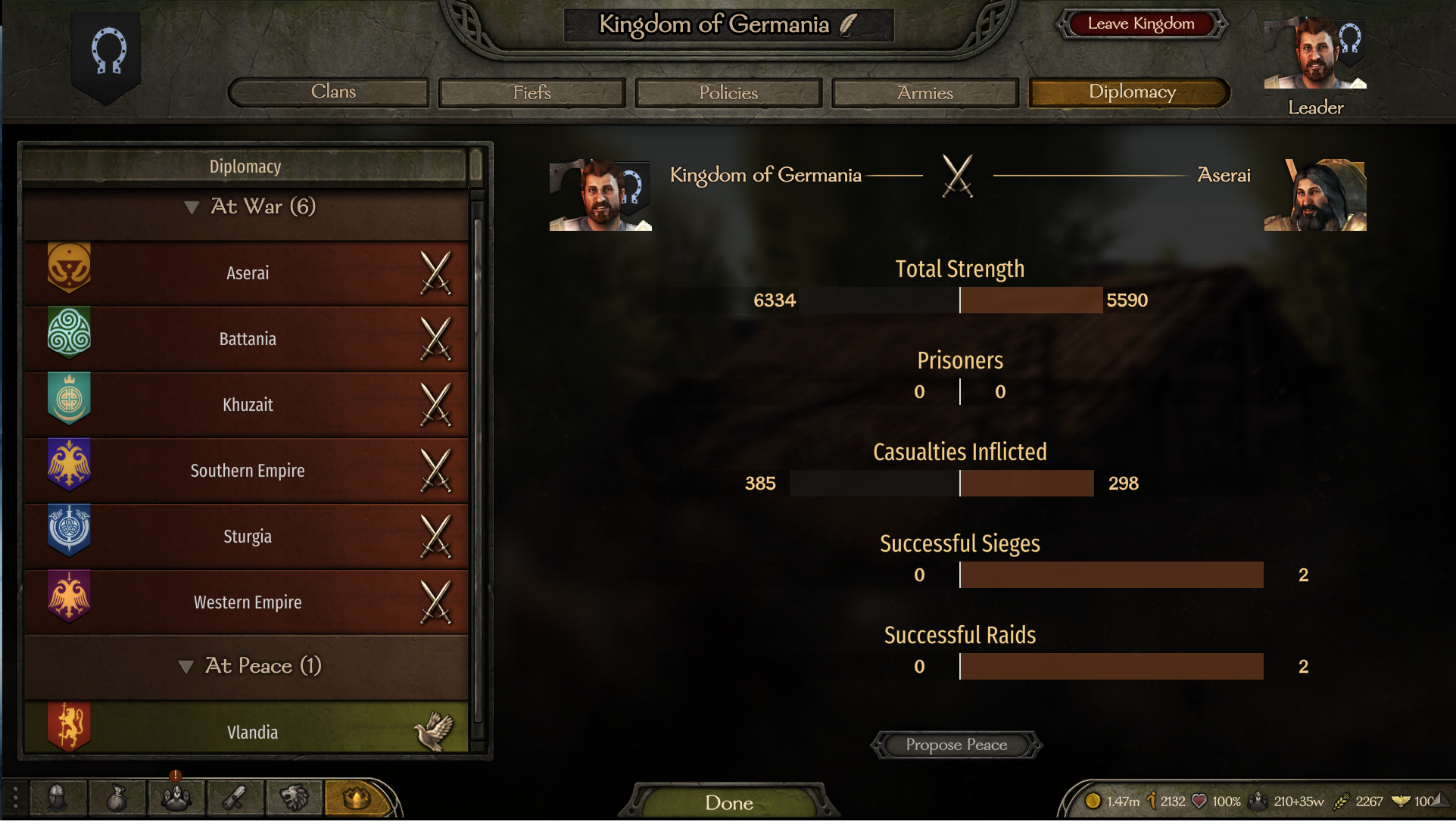
Task: Click the influence icon near 2132
Action: tap(1152, 800)
